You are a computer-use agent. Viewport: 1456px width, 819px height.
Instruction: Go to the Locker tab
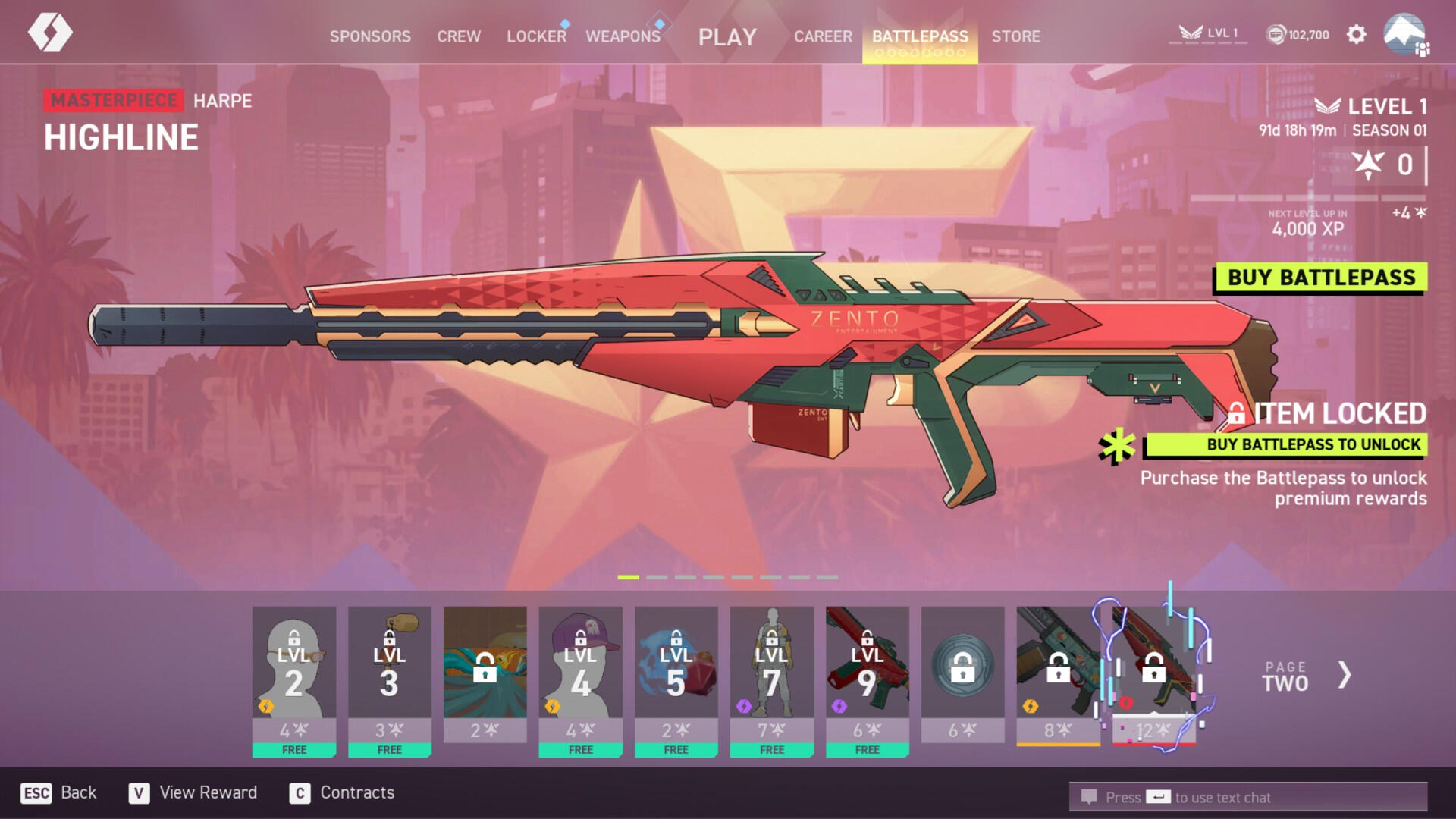(x=536, y=36)
